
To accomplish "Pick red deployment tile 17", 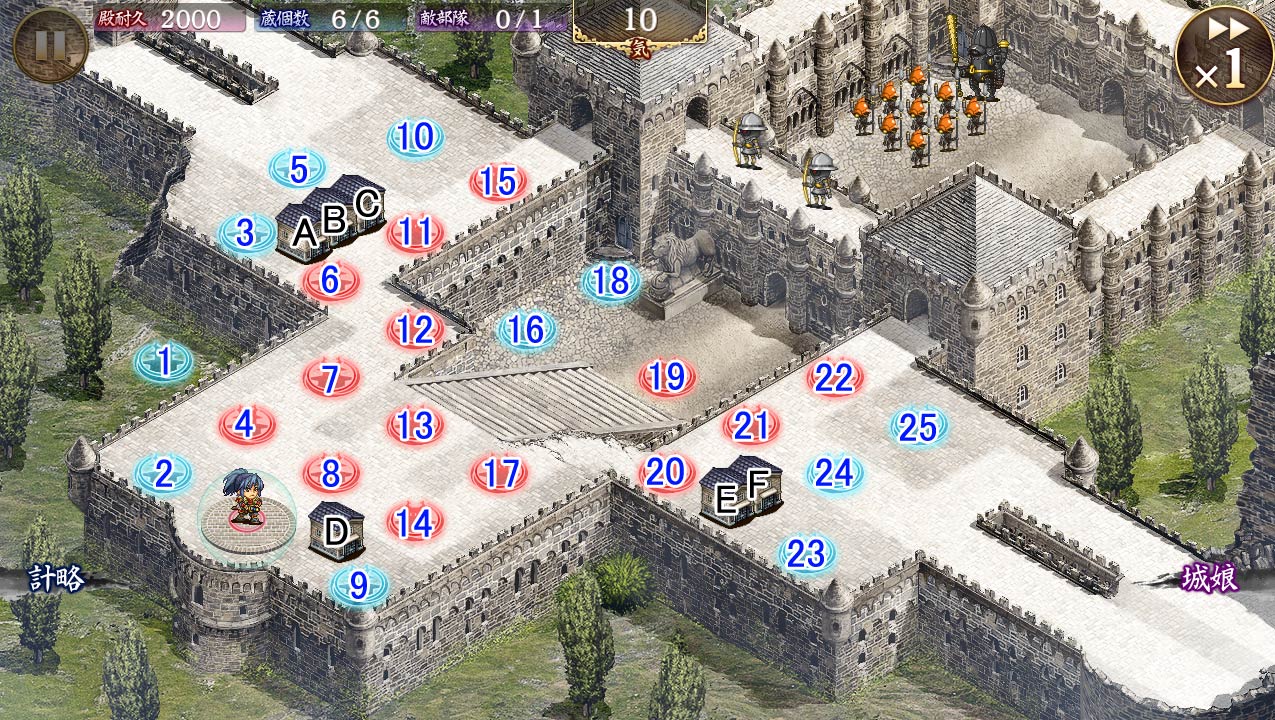I will coord(499,473).
